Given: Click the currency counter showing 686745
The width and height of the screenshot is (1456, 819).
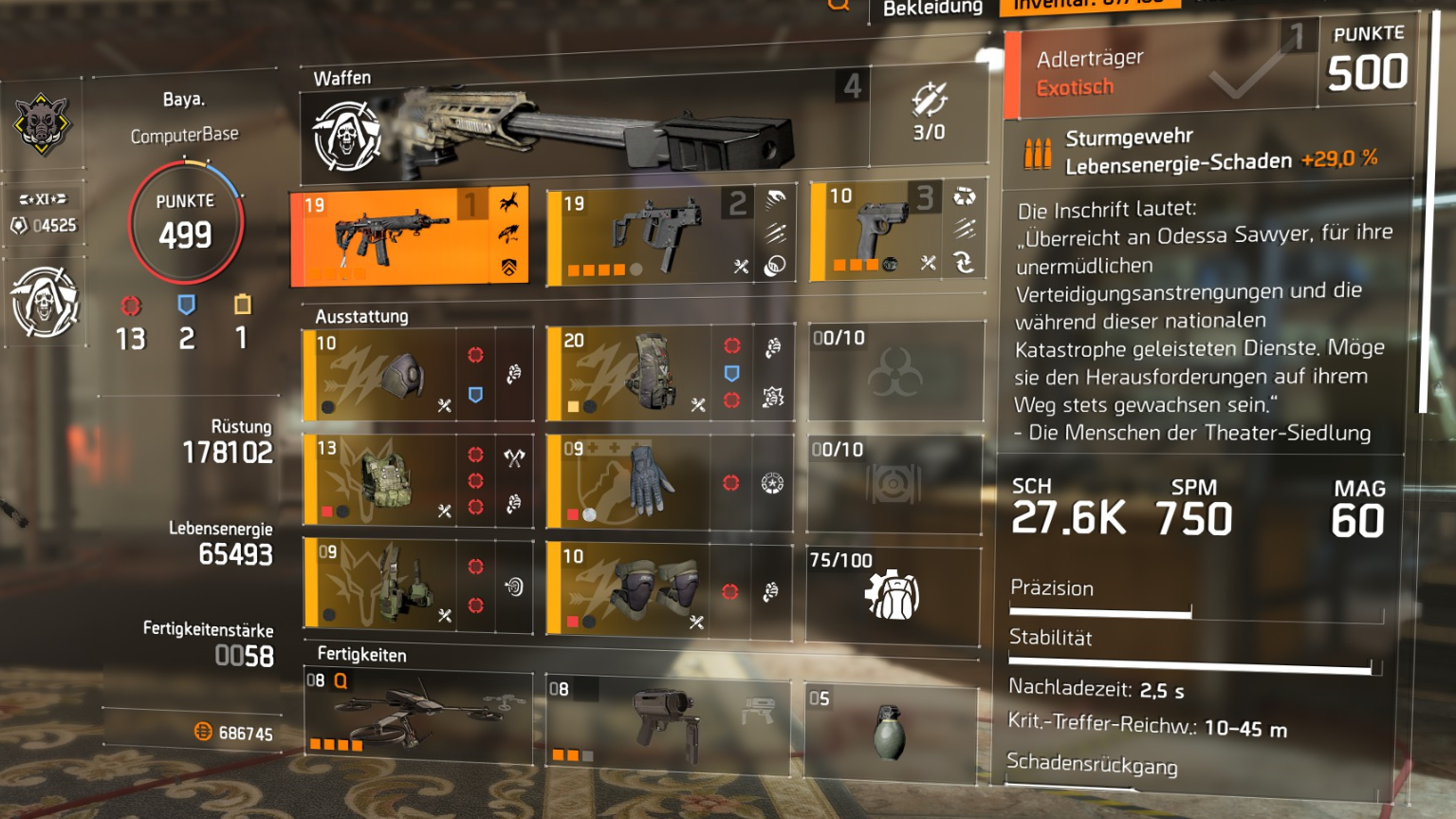Looking at the screenshot, I should point(237,733).
